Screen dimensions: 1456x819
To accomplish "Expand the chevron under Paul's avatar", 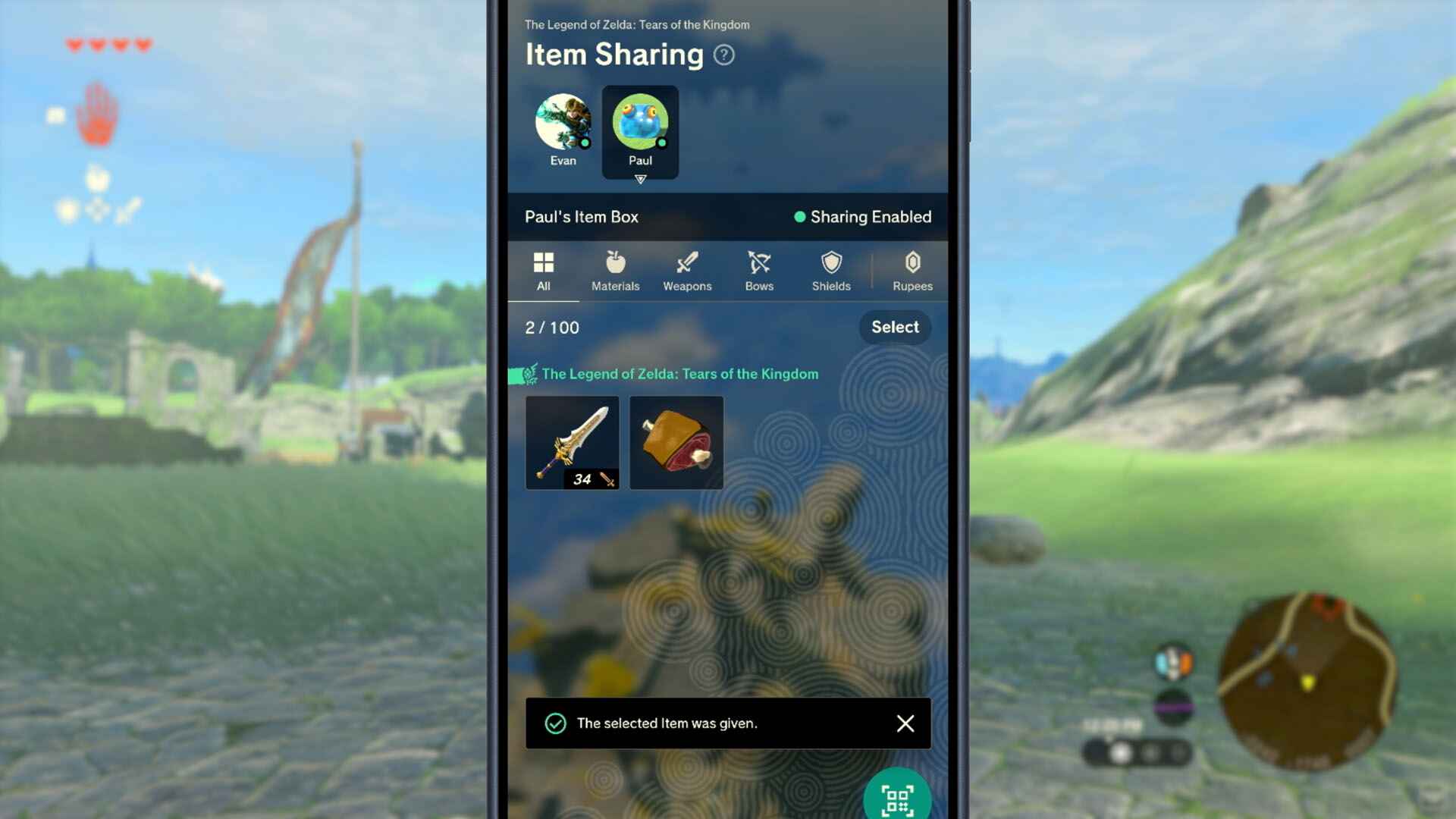I will (641, 180).
